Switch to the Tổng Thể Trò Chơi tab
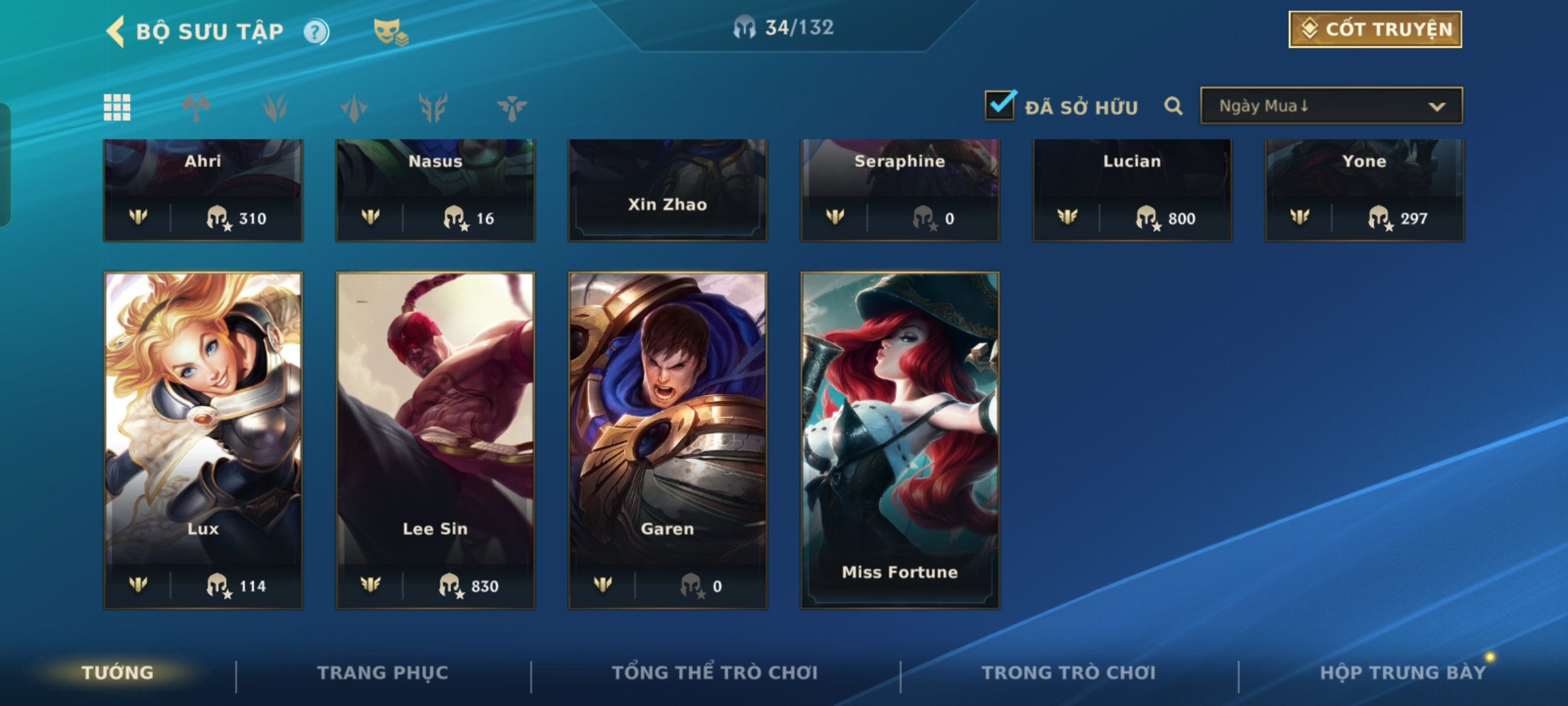This screenshot has width=1568, height=706. 715,673
